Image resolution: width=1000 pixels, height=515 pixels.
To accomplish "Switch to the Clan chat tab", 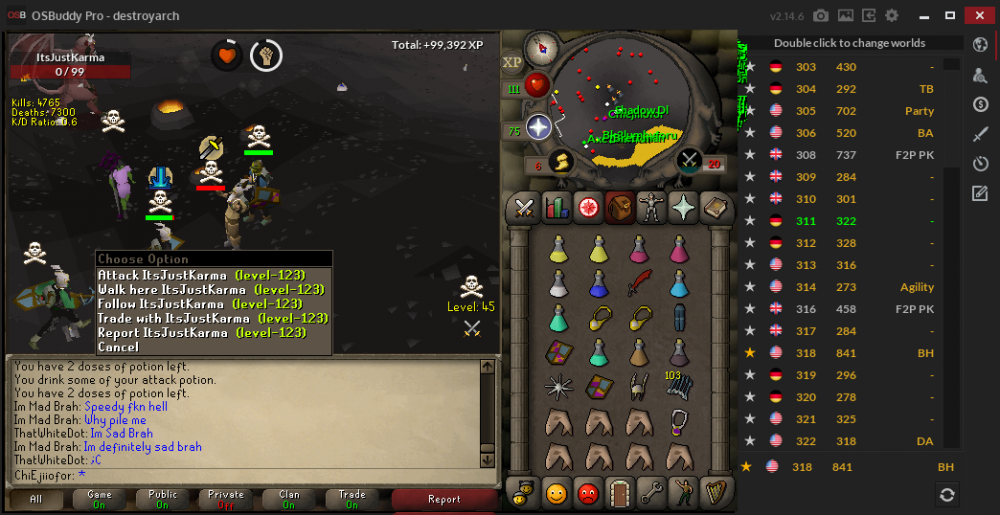I will 289,499.
